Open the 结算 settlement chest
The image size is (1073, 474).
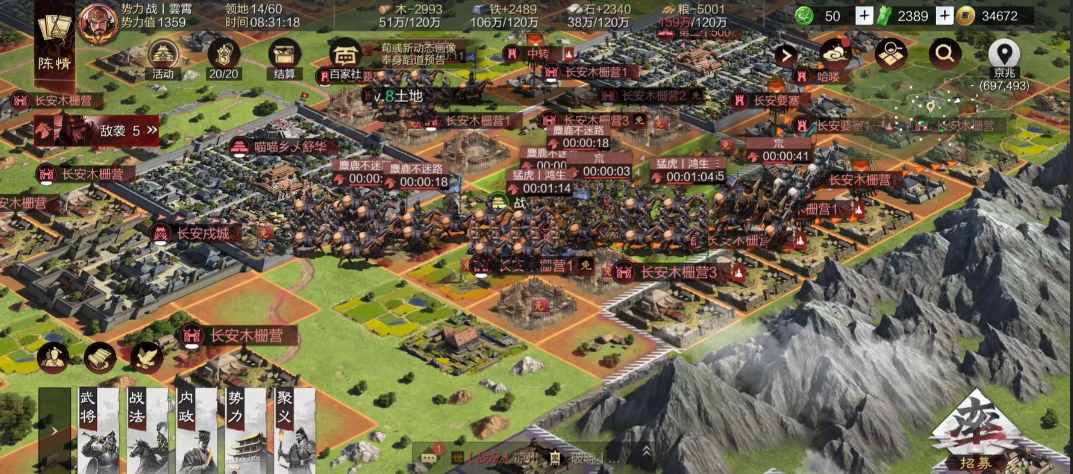285,55
